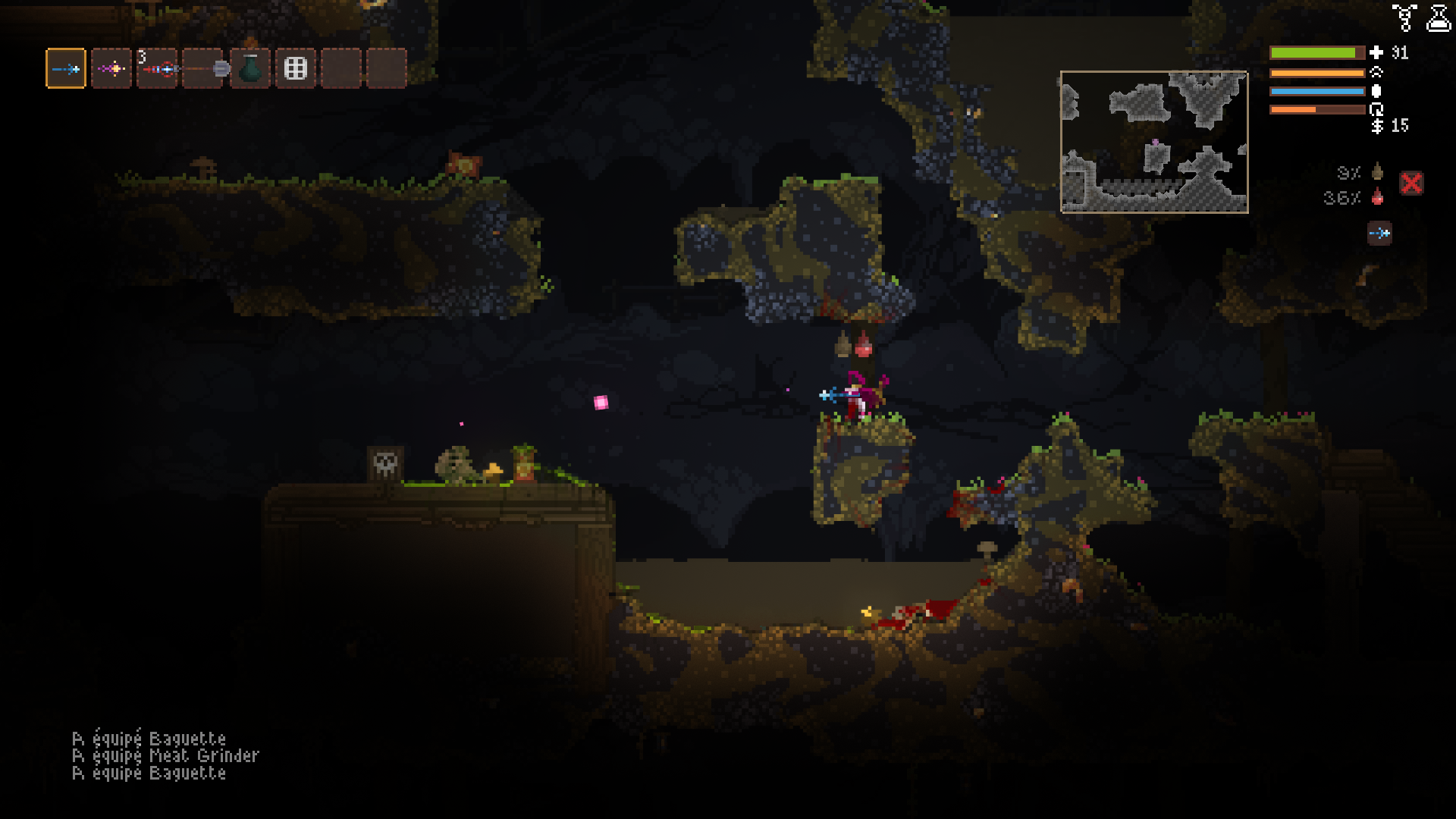Select the shovel-tipped wand slot
The height and width of the screenshot is (819, 1456).
(203, 69)
